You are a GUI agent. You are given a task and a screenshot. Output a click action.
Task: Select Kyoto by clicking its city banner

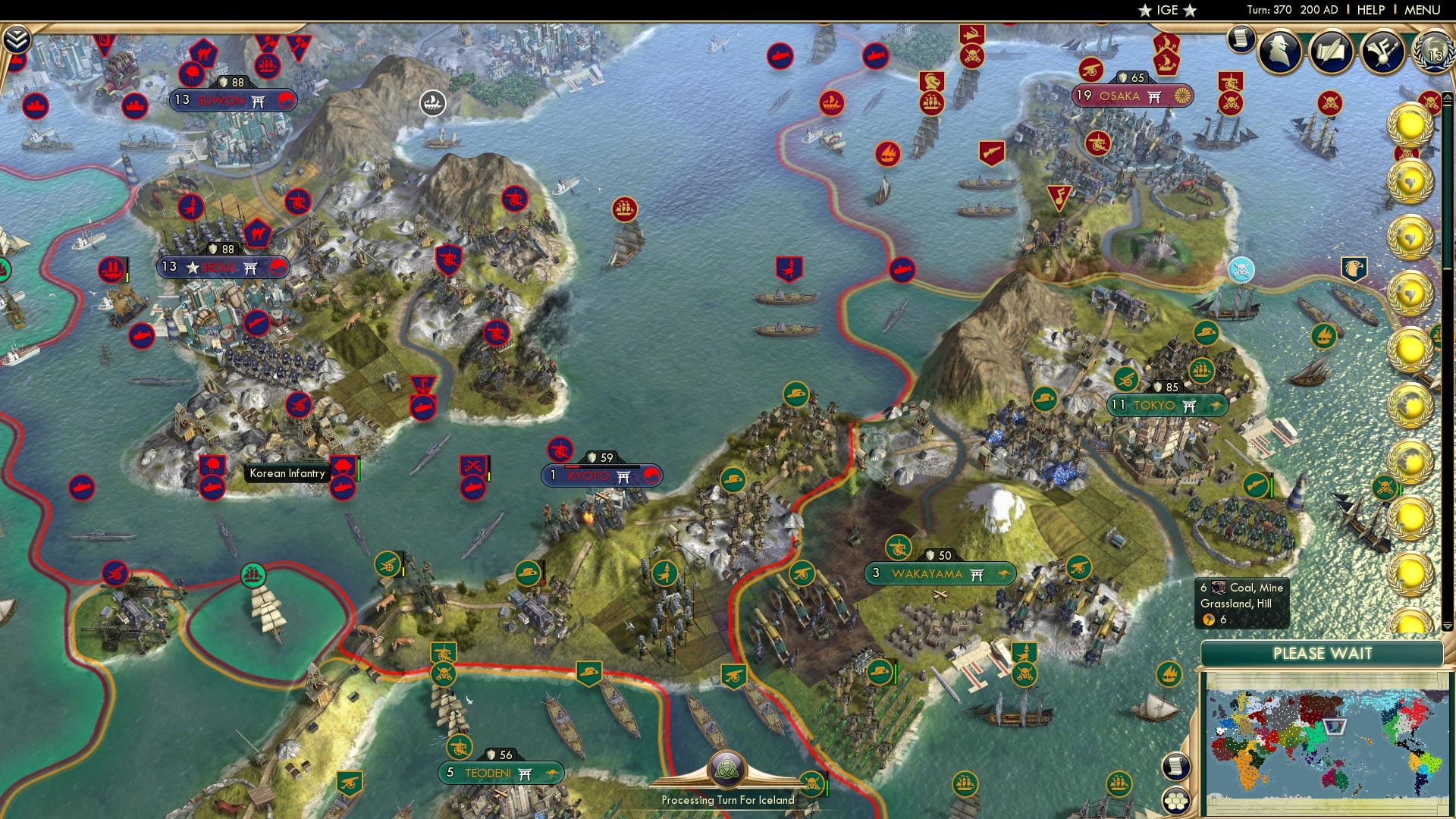601,476
